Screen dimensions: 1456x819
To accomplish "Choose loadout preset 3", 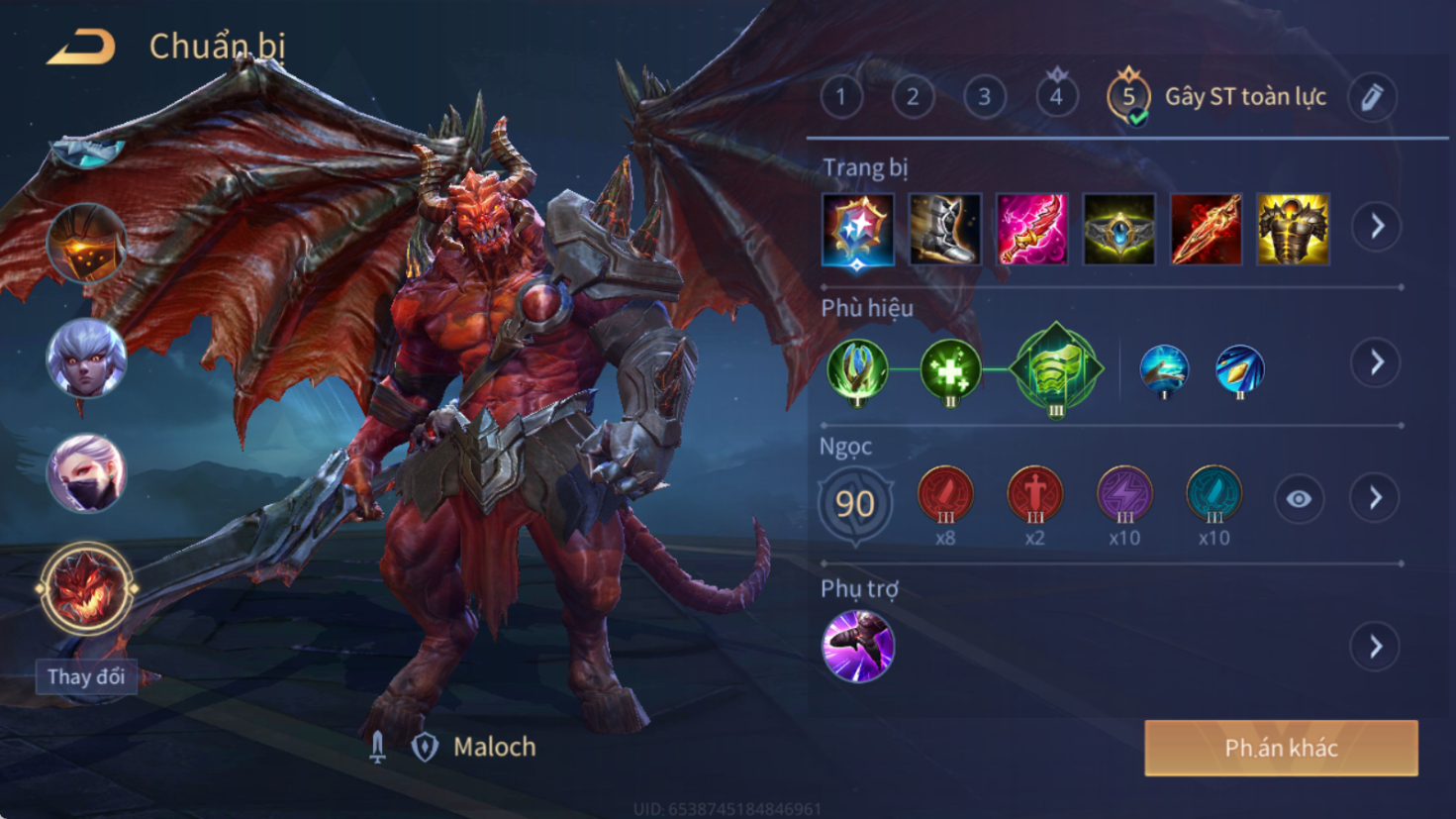I will click(984, 97).
